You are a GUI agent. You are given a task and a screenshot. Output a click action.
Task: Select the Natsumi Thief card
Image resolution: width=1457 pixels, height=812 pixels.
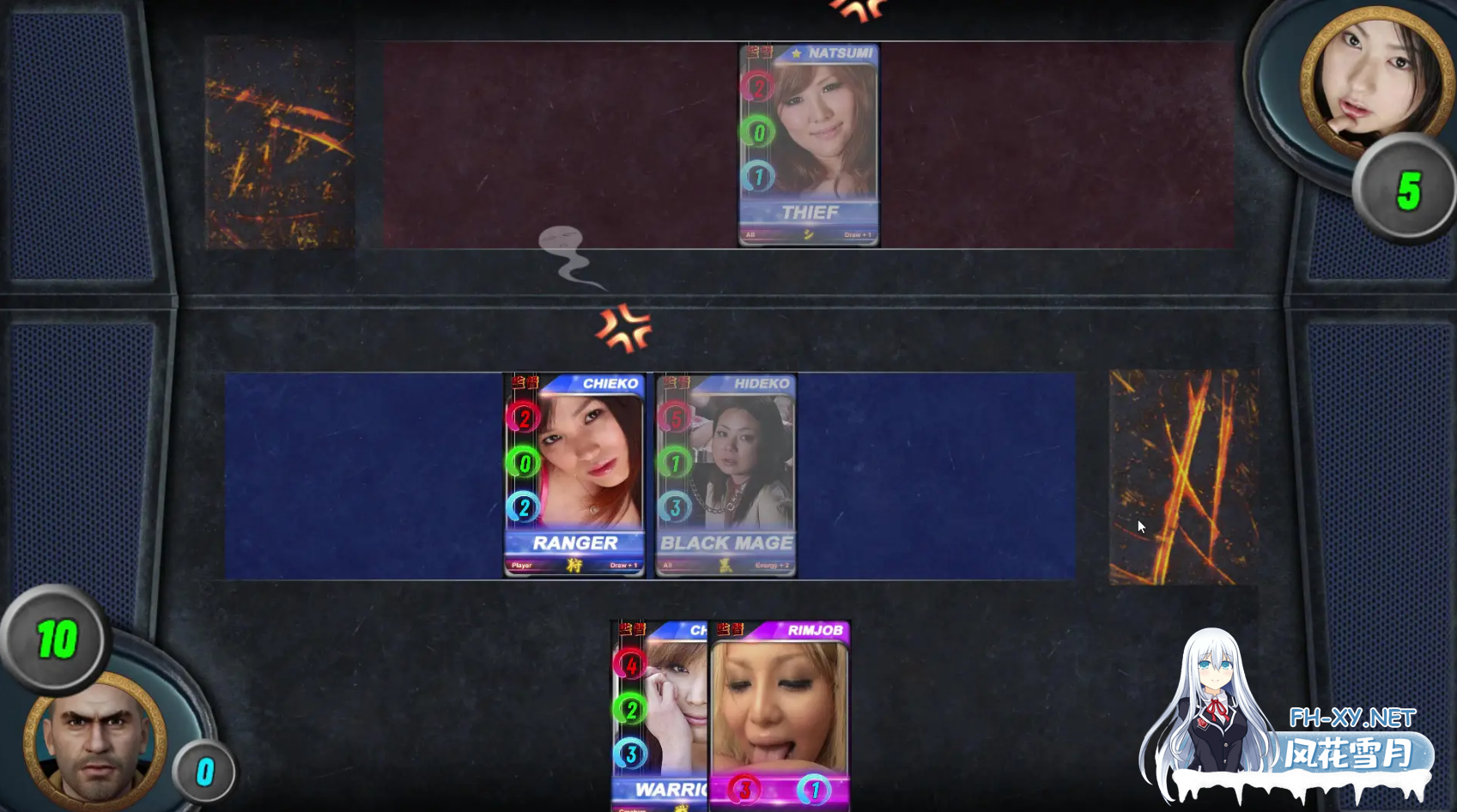(x=809, y=145)
